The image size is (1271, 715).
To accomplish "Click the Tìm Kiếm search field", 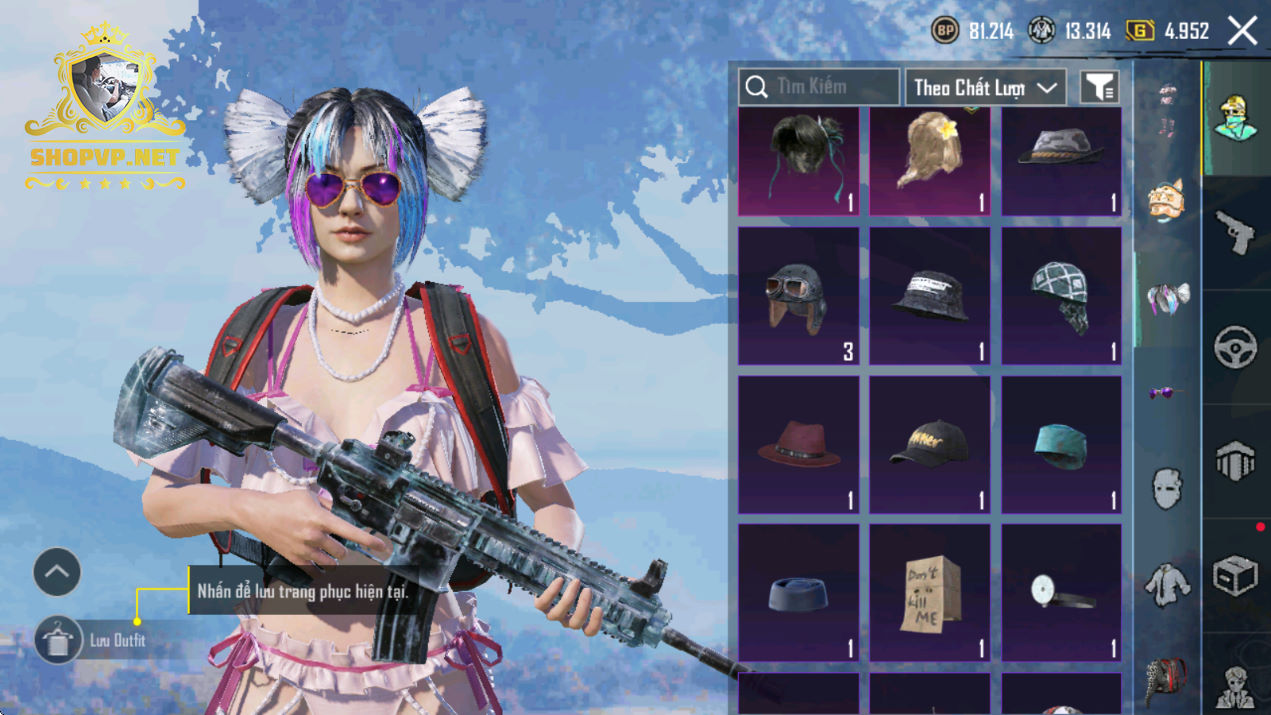I will pyautogui.click(x=818, y=87).
